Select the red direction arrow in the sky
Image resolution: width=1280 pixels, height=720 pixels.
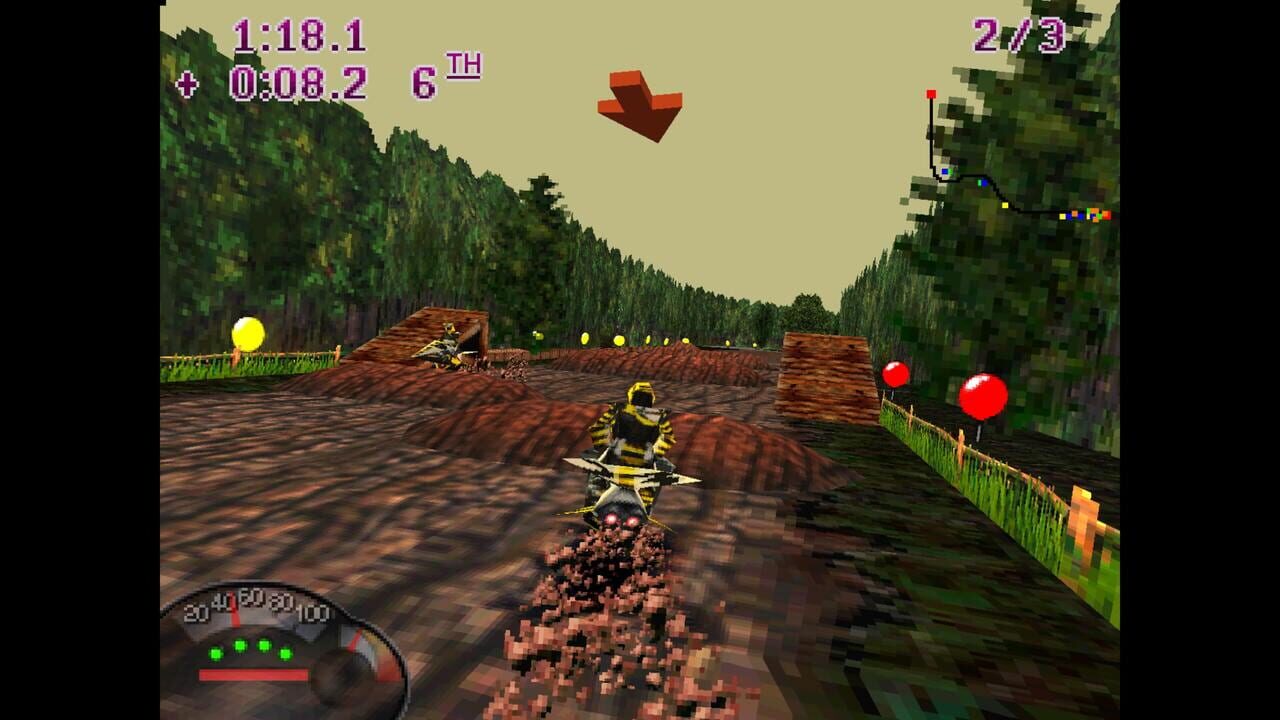[640, 105]
